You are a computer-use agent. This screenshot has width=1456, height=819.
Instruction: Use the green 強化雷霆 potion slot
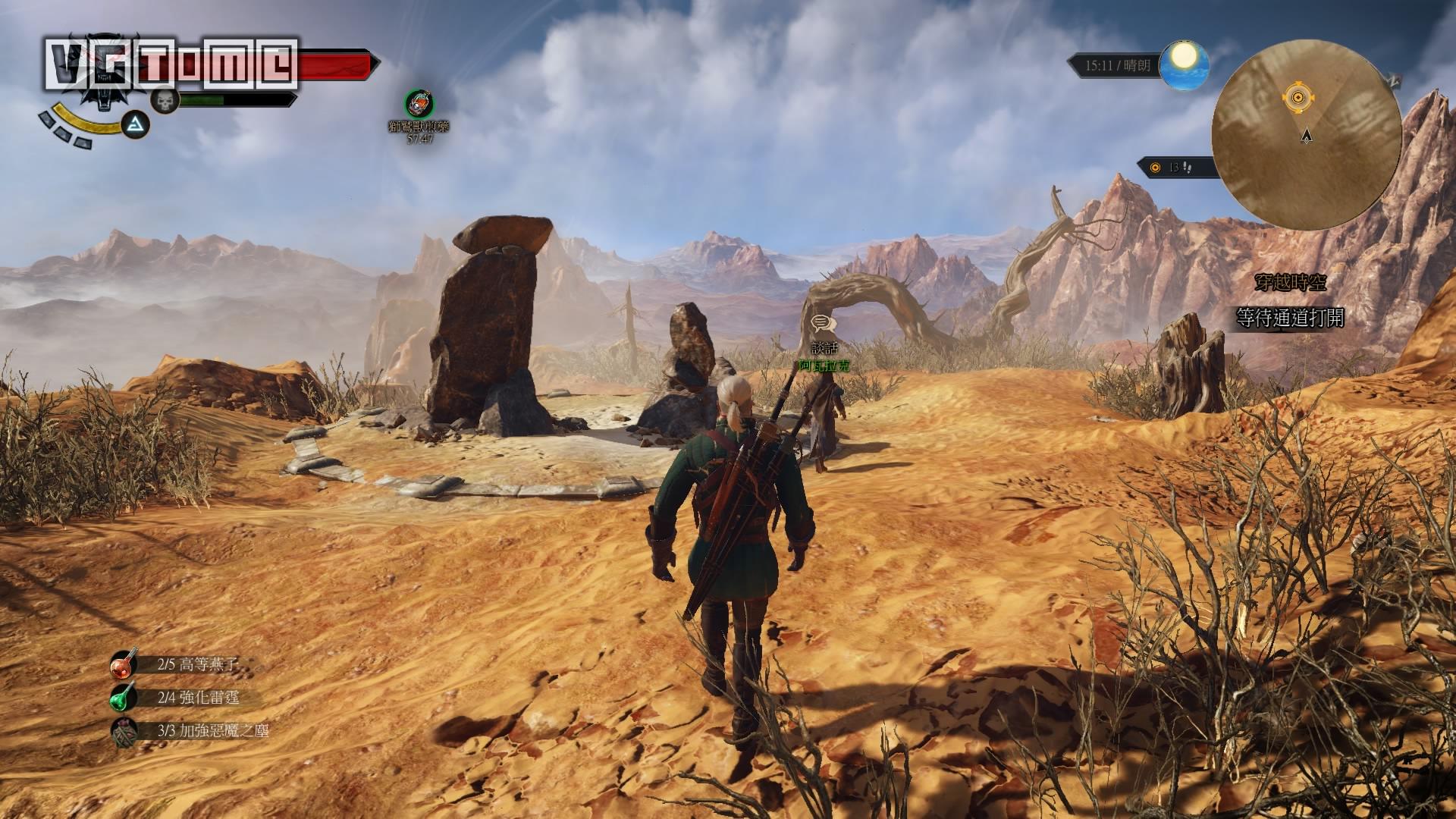coord(124,698)
